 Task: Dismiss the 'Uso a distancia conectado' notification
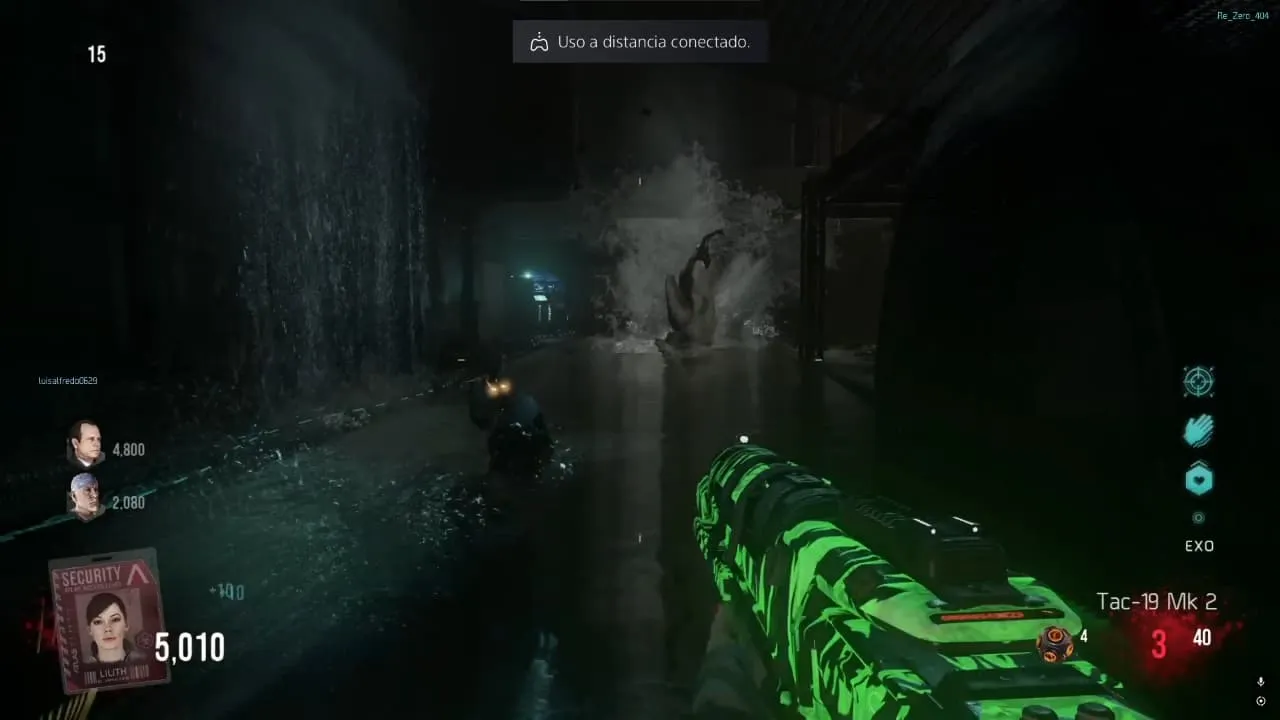(640, 42)
